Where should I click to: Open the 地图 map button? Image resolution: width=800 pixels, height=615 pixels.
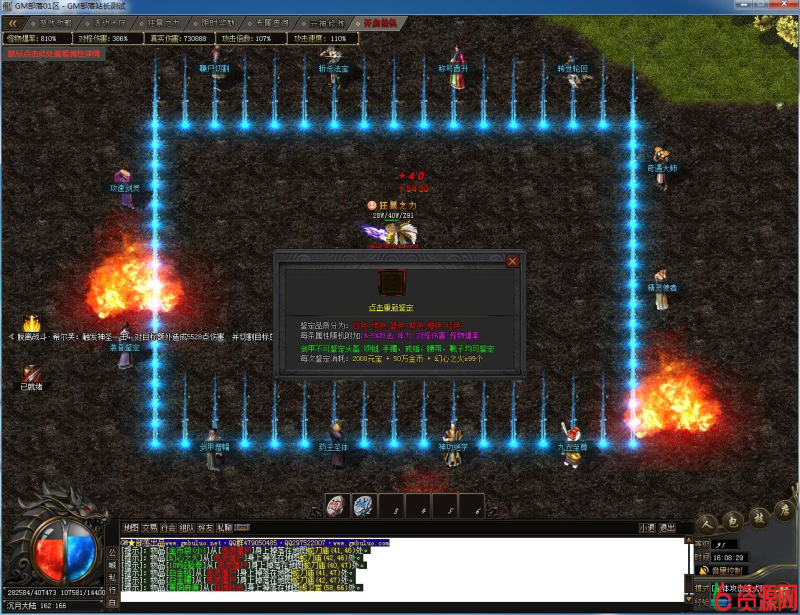(130, 527)
